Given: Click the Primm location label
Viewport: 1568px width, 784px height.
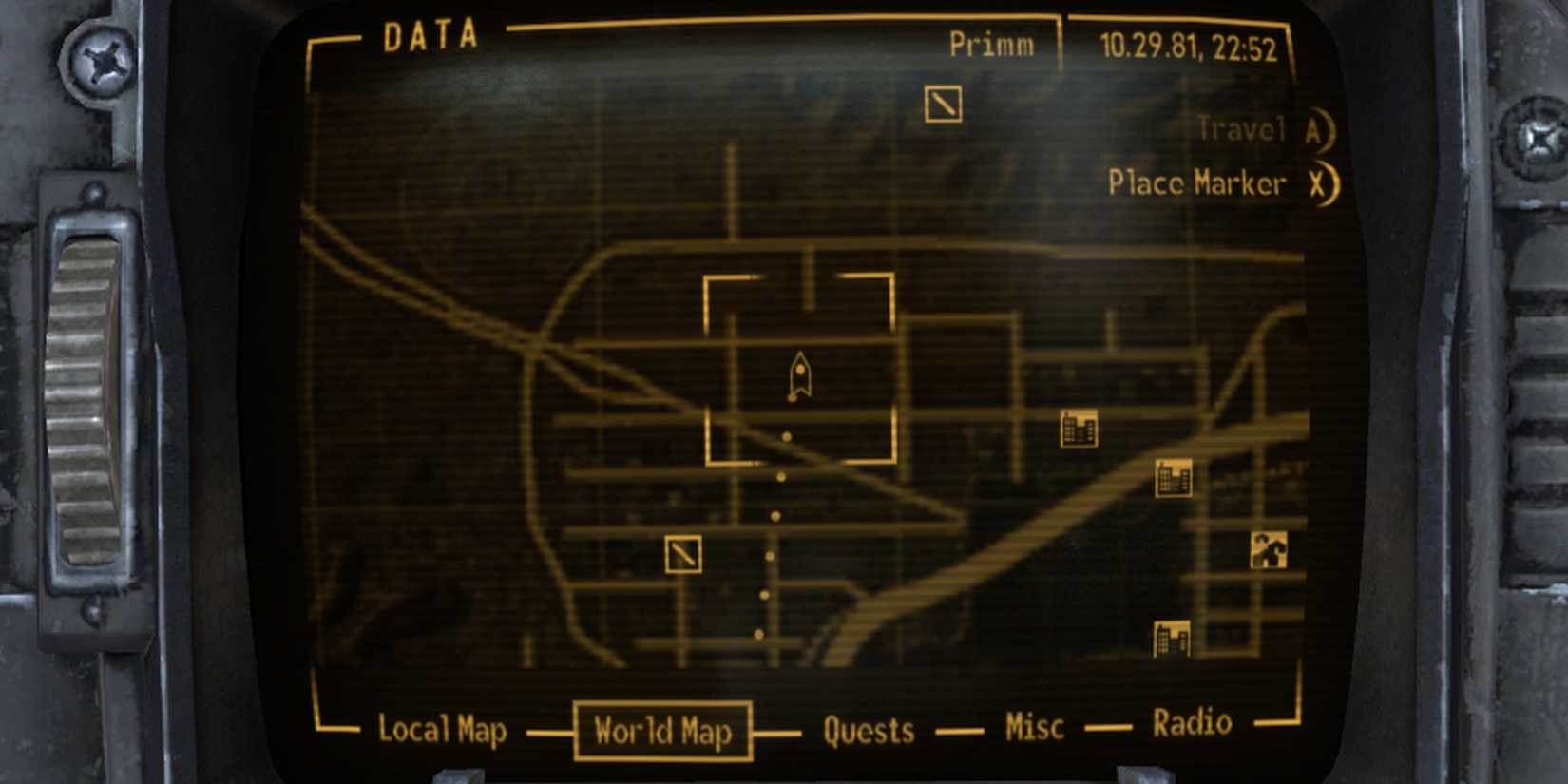Looking at the screenshot, I should pyautogui.click(x=989, y=43).
